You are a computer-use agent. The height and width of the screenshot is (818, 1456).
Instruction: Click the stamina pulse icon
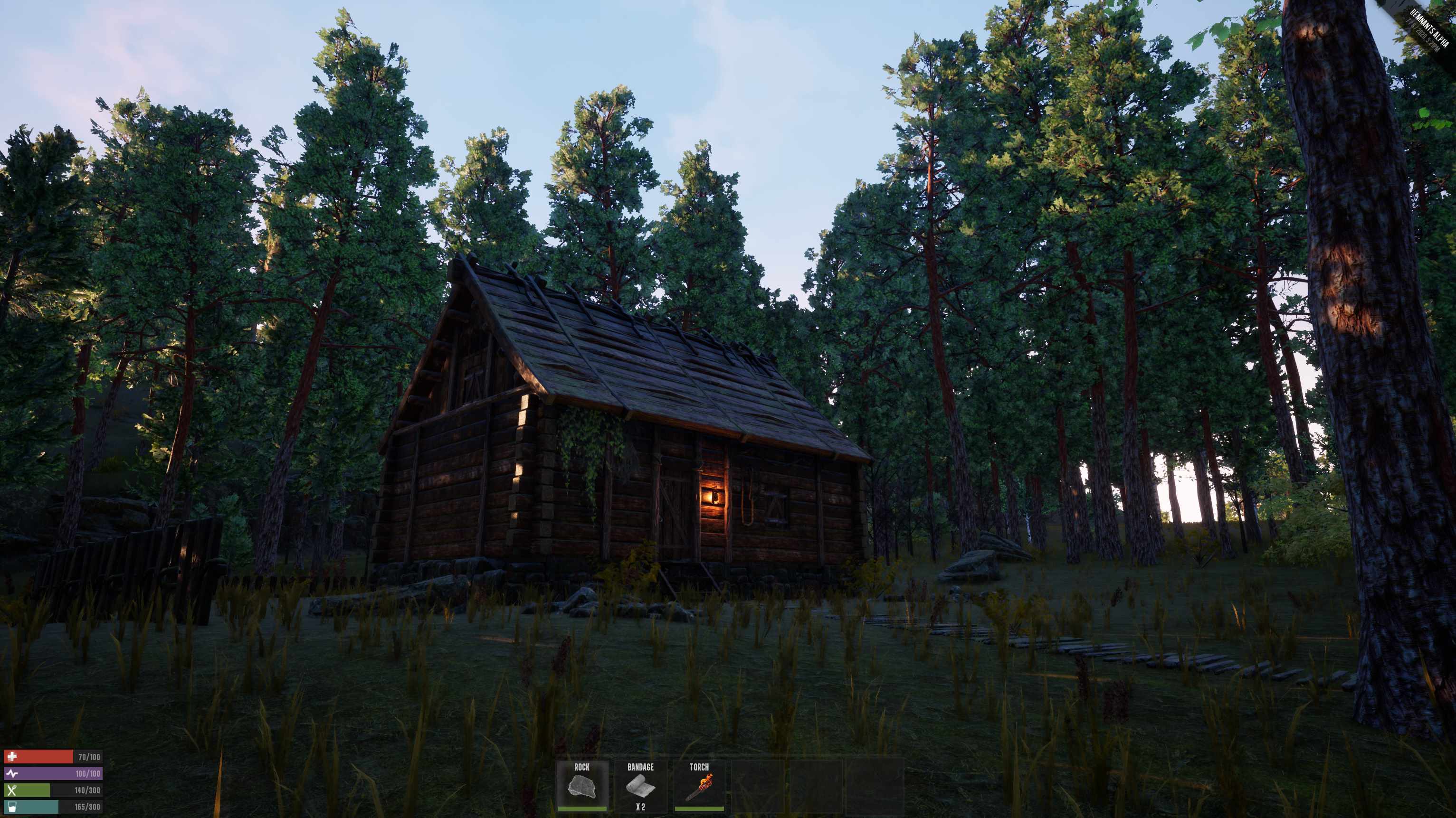click(x=13, y=774)
